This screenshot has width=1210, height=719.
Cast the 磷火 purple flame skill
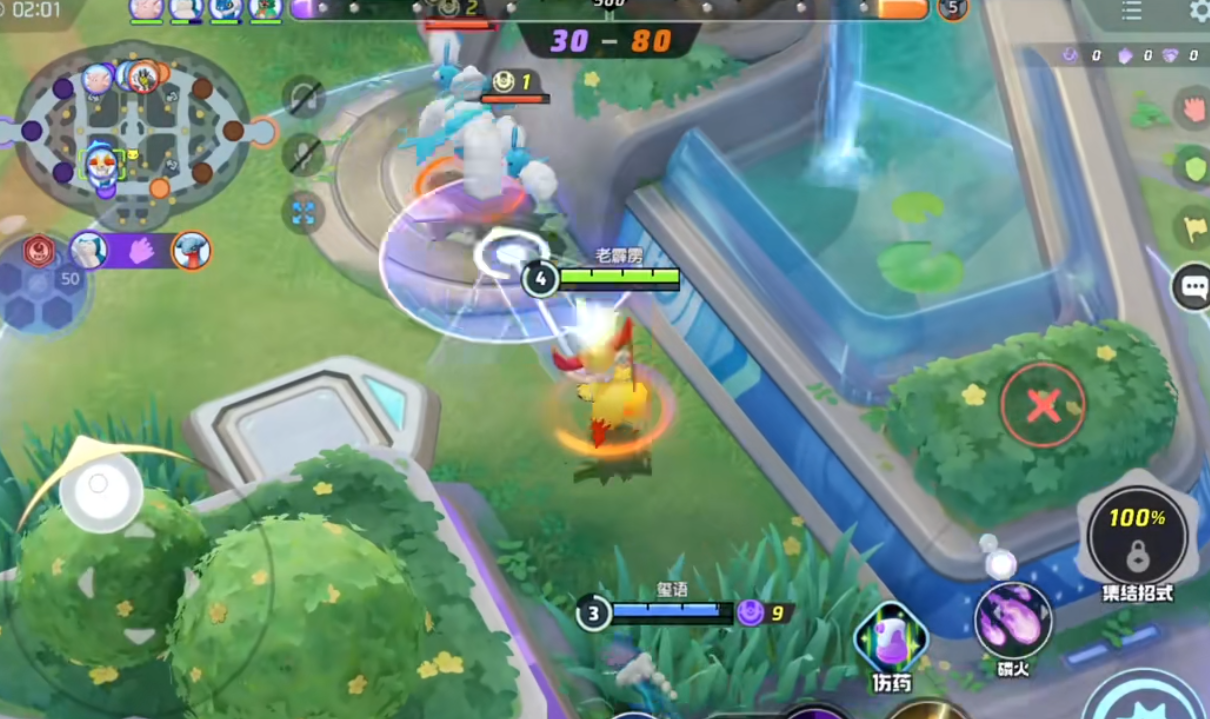1013,620
